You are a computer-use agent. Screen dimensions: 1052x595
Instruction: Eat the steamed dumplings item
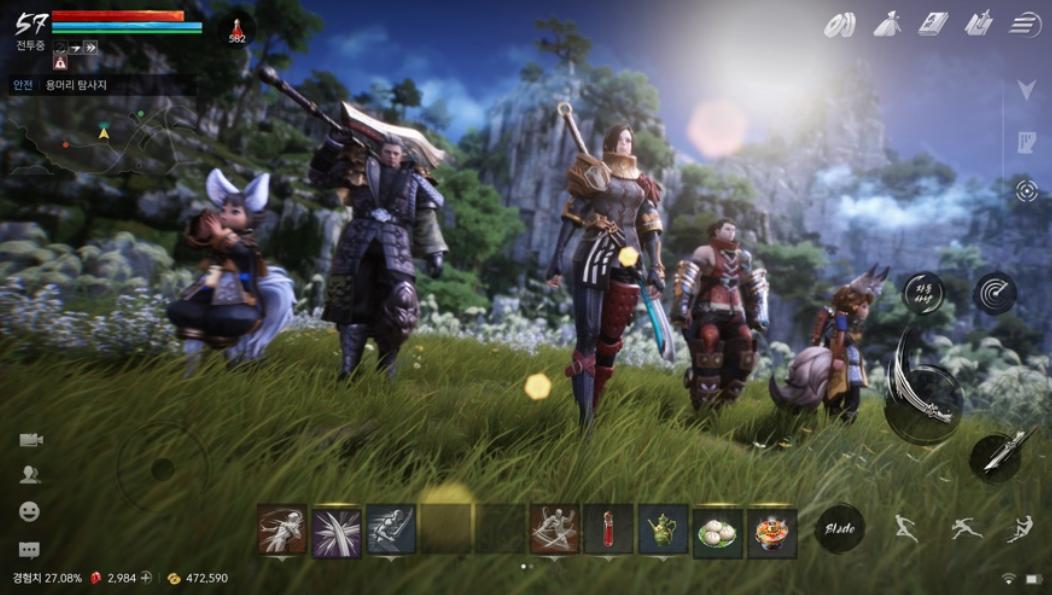pyautogui.click(x=717, y=532)
